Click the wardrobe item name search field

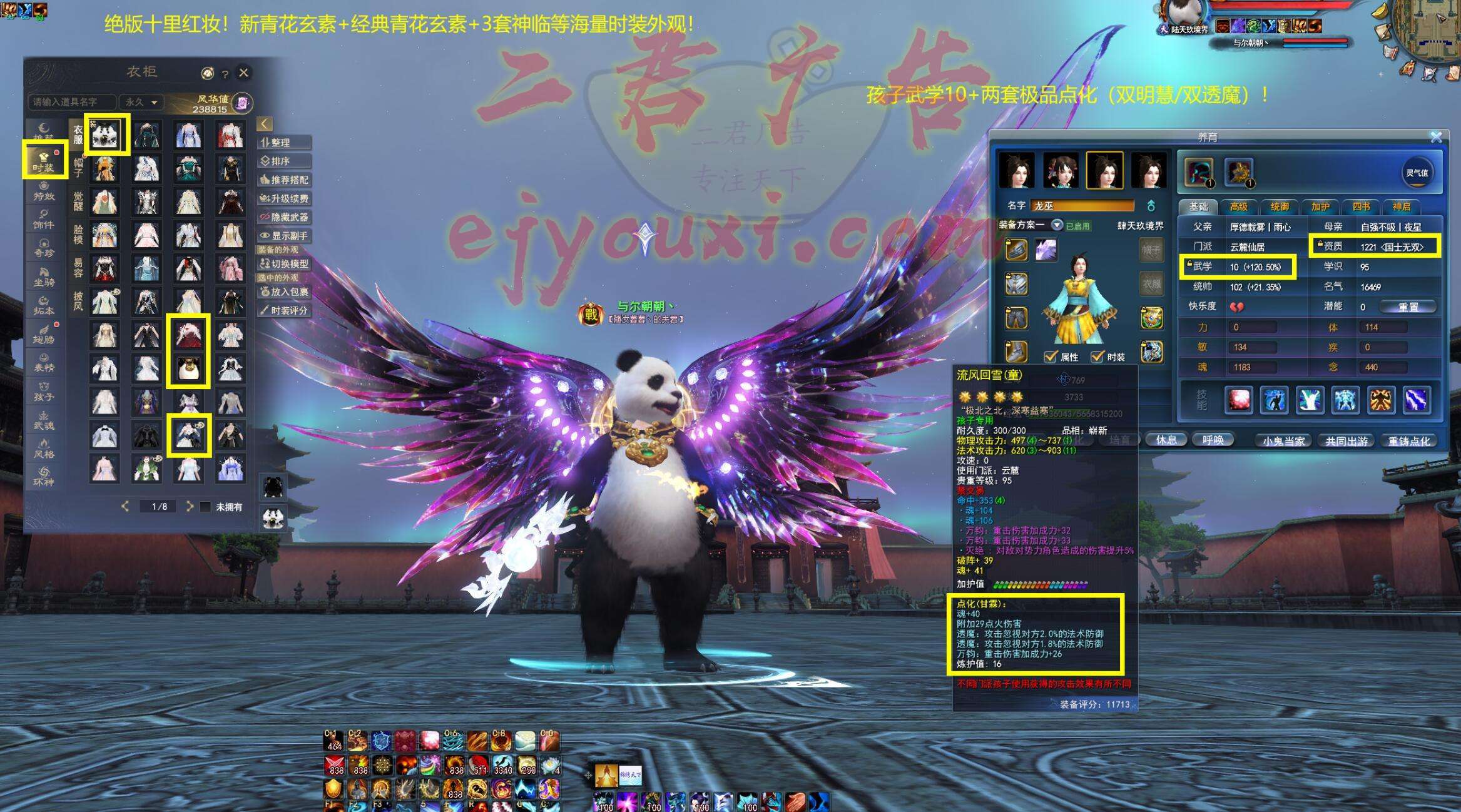pos(70,101)
